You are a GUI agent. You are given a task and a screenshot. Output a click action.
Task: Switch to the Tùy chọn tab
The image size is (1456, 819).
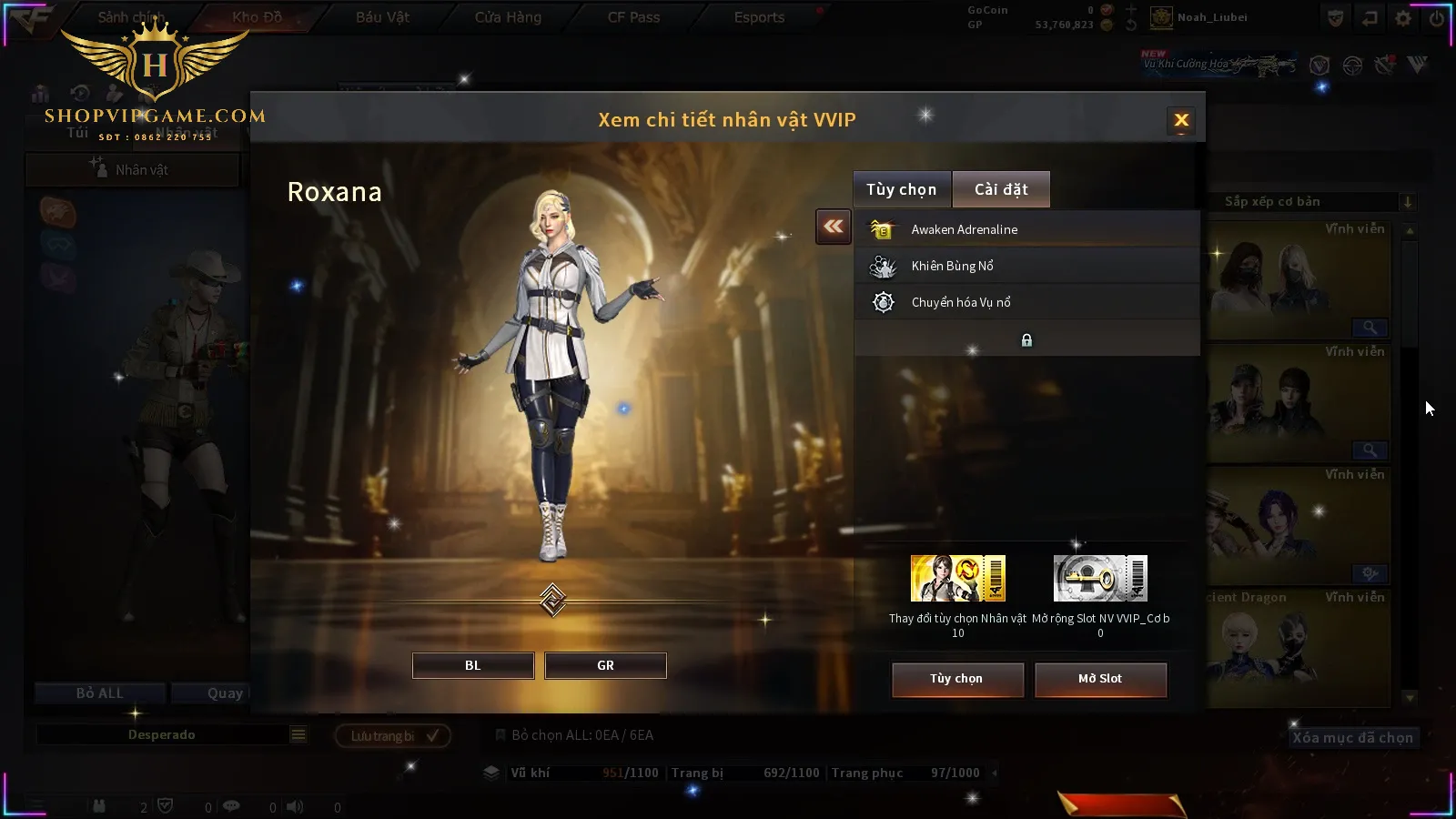(901, 189)
